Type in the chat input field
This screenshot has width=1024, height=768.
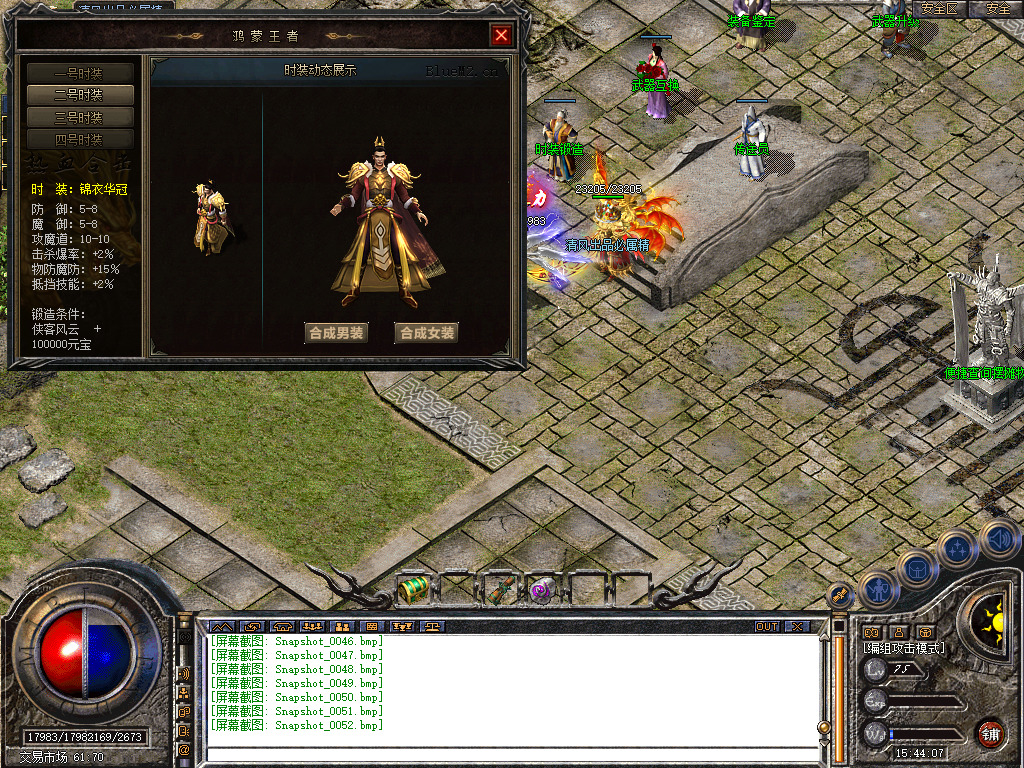tap(510, 754)
